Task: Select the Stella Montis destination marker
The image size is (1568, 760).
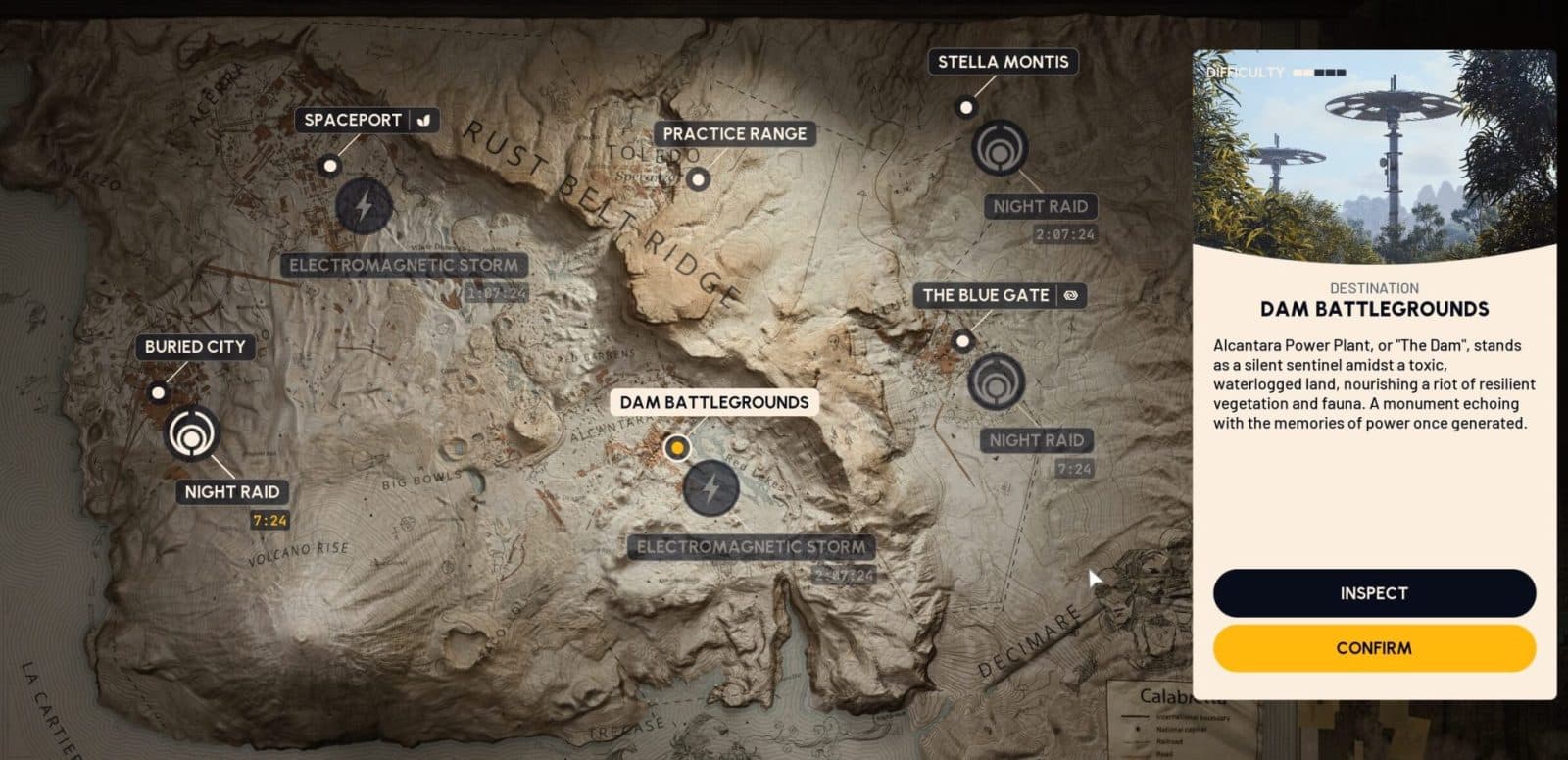Action: pos(967,104)
